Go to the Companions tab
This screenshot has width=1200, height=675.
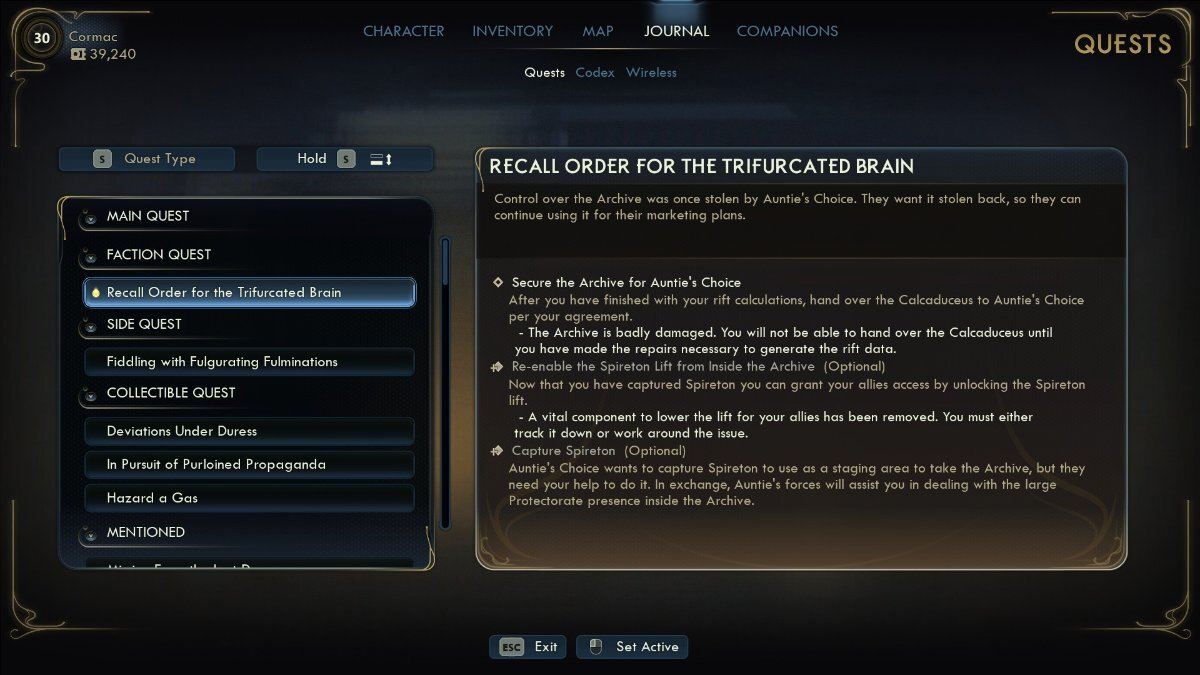(787, 31)
